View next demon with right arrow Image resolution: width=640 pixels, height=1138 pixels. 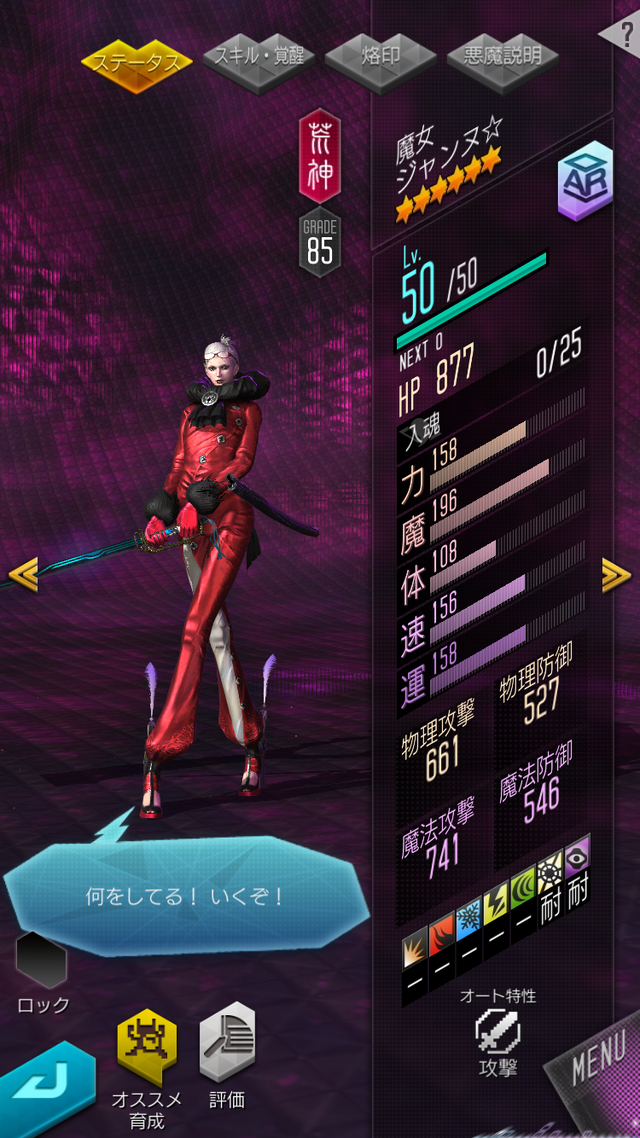(x=616, y=573)
